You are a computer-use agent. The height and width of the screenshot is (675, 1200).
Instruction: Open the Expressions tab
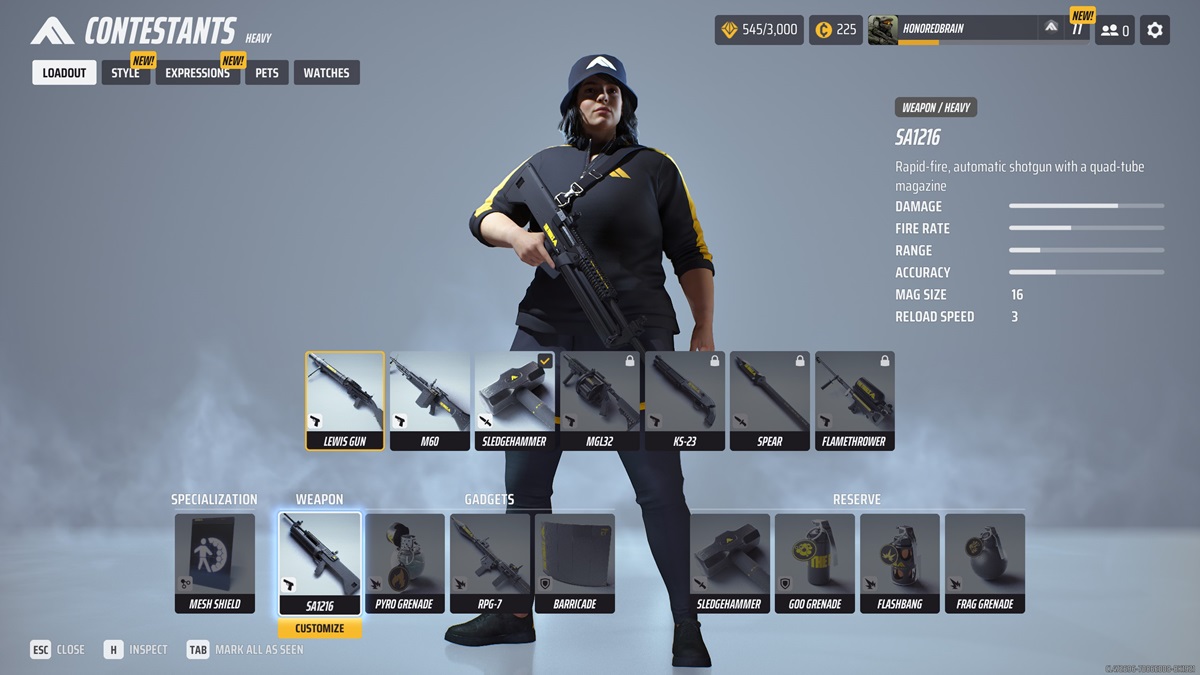(197, 73)
